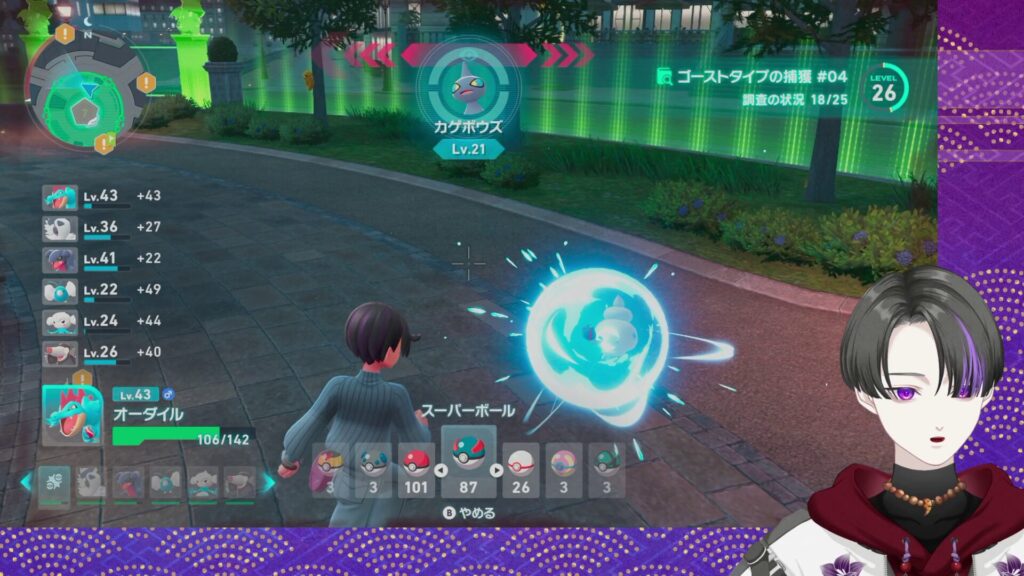Select the pink Heal Ball slot
Viewport: 1024px width, 576px height.
tap(563, 470)
